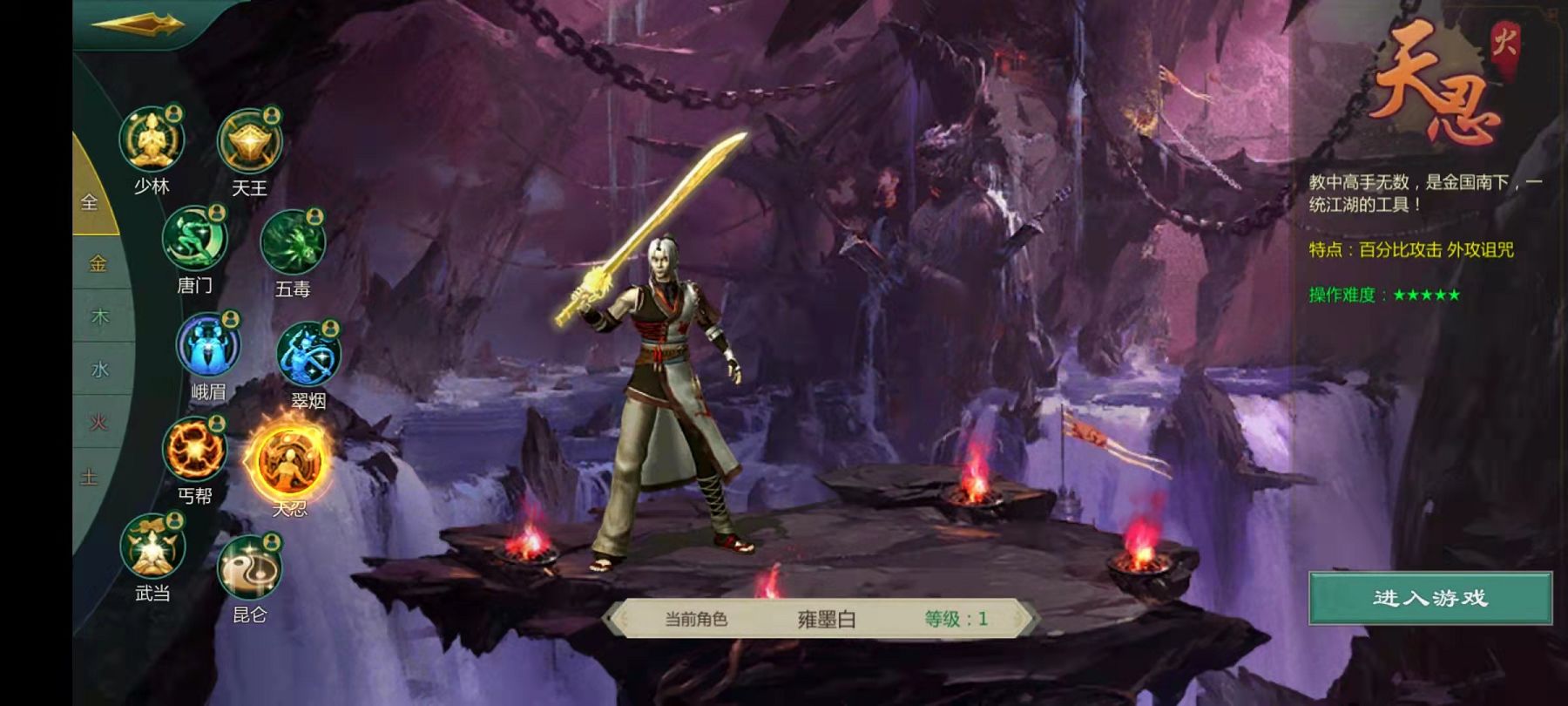Click the golden back arrow
This screenshot has height=706, width=1568.
click(138, 24)
